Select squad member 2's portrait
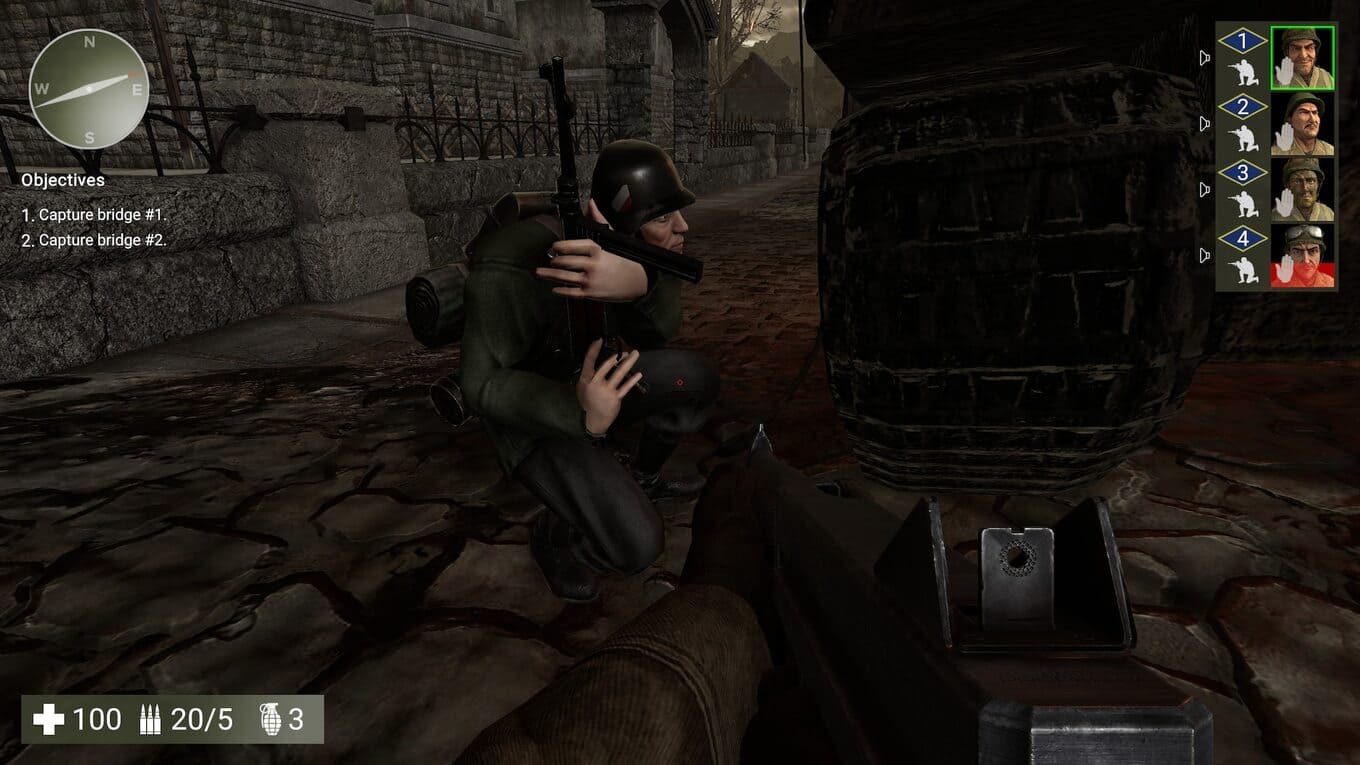This screenshot has height=765, width=1360. pyautogui.click(x=1302, y=123)
